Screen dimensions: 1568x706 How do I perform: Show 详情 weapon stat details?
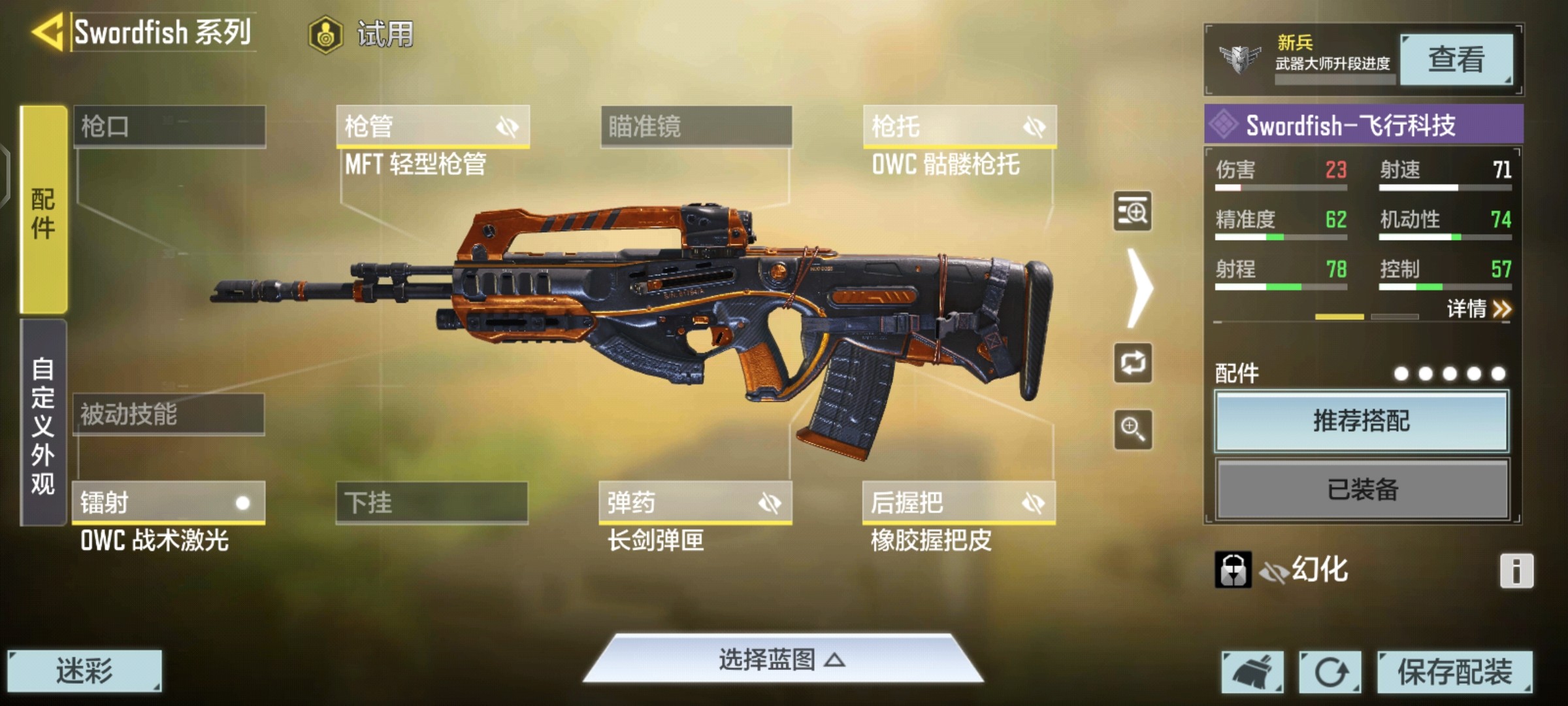(x=1478, y=309)
